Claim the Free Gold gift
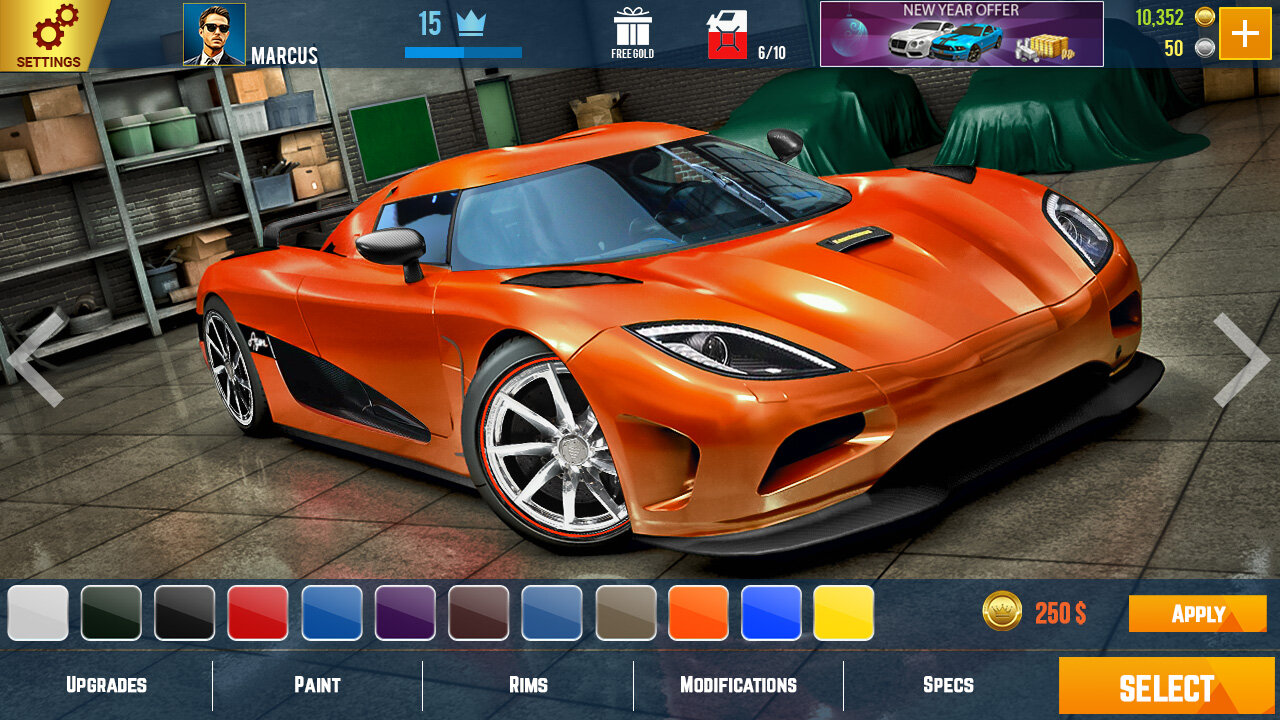 pos(632,33)
